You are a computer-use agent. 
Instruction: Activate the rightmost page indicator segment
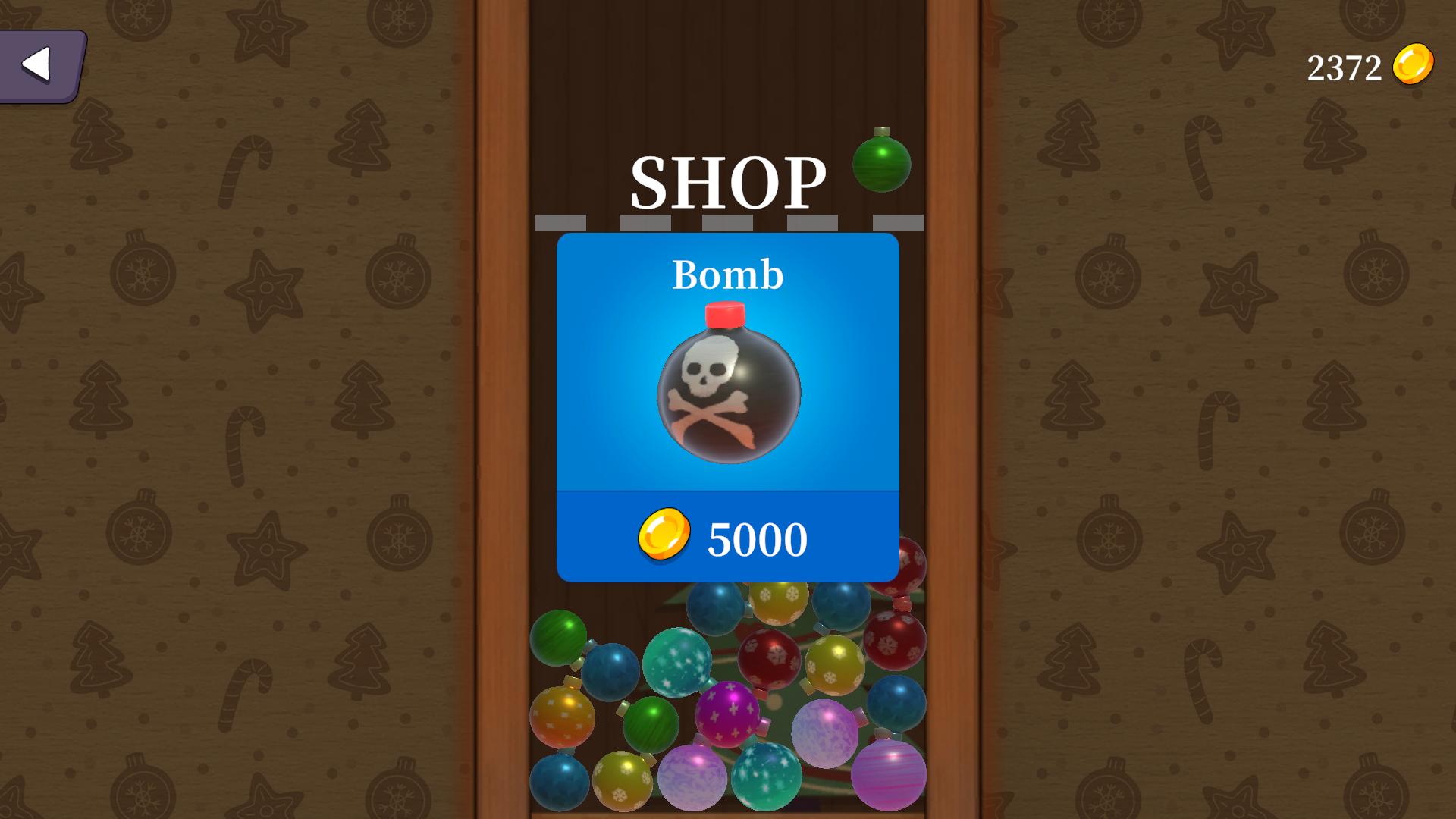[899, 220]
